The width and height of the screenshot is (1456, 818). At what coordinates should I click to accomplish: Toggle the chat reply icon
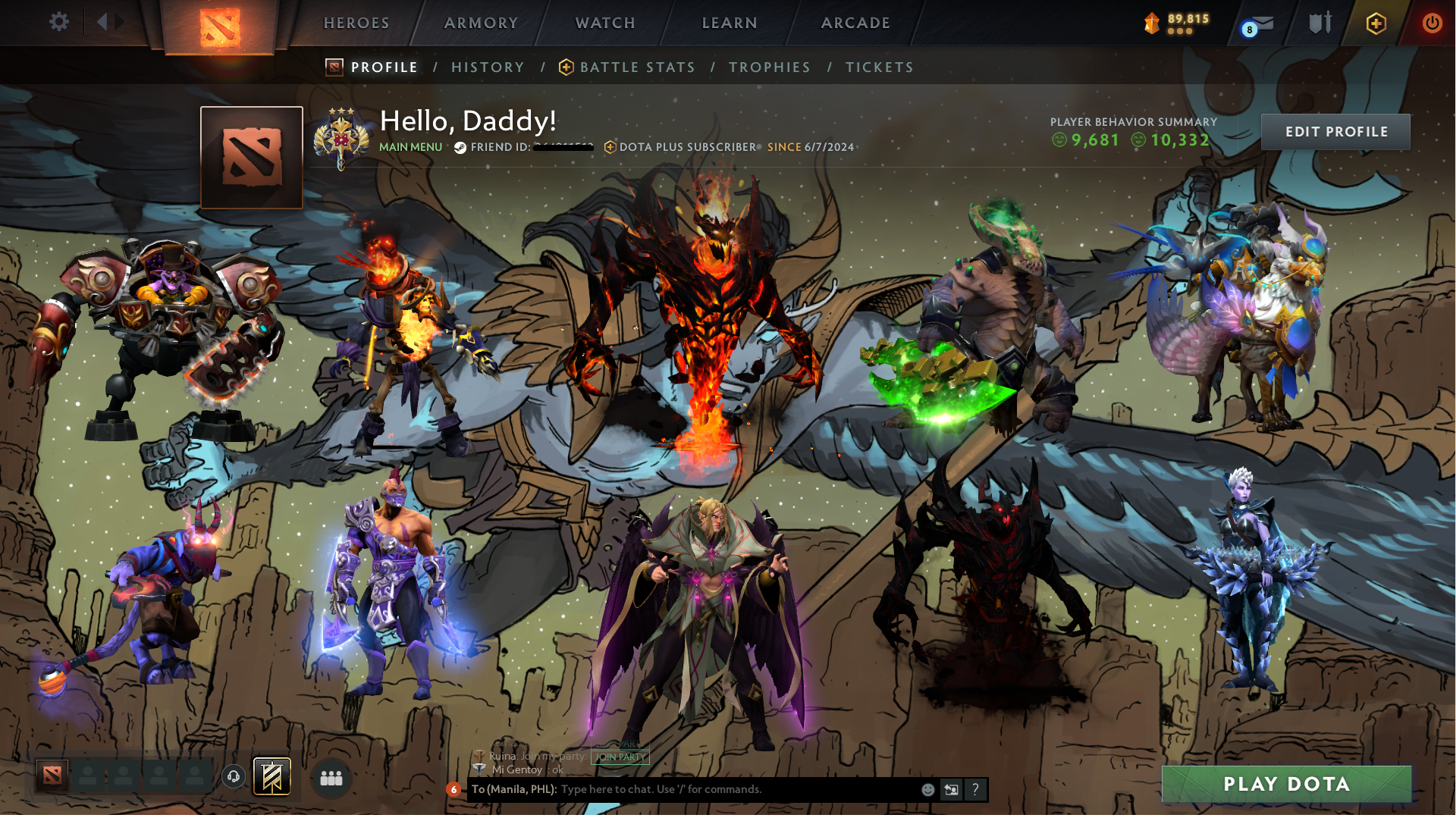click(951, 789)
